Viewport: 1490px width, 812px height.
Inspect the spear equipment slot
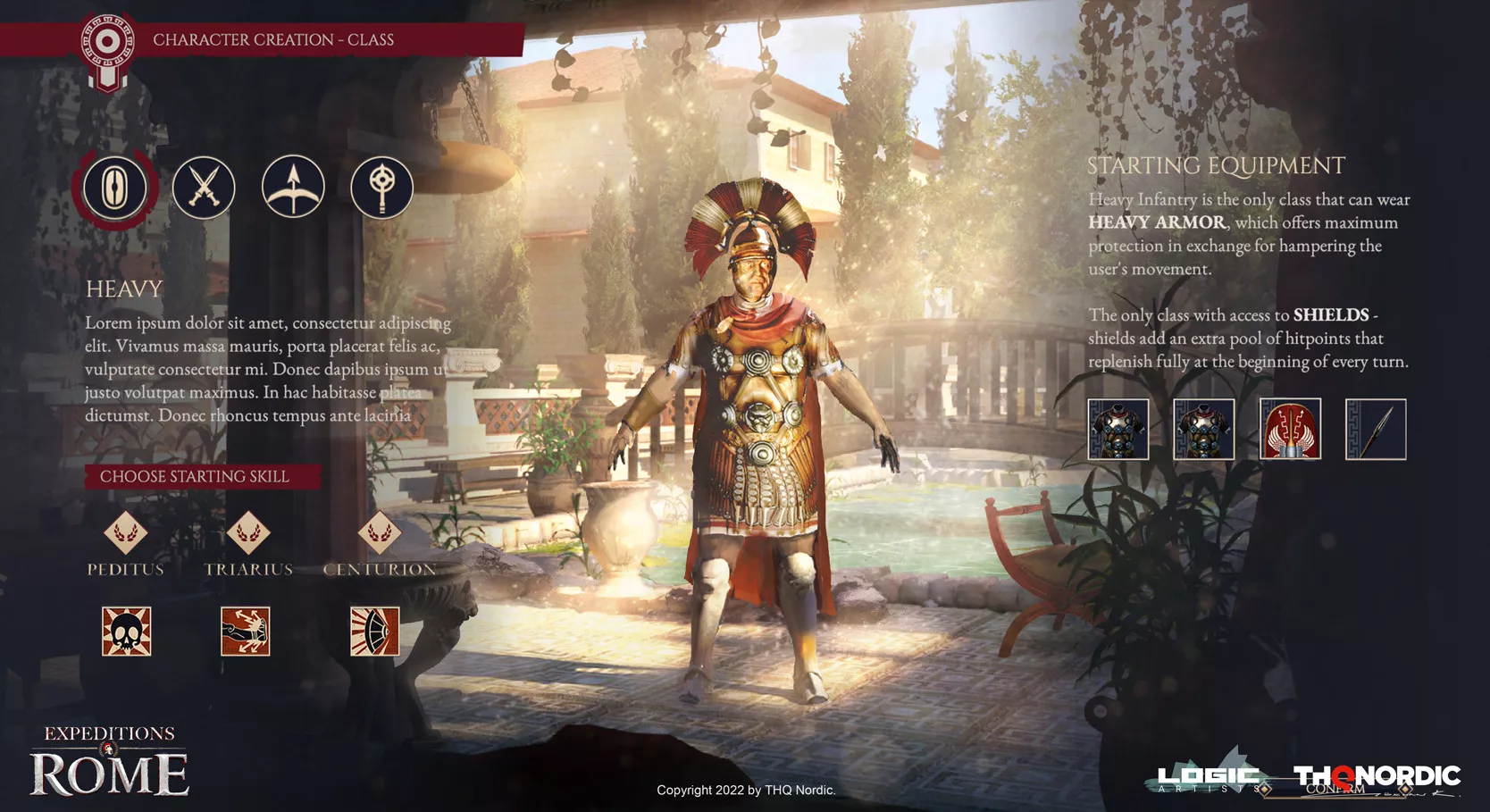click(1376, 430)
